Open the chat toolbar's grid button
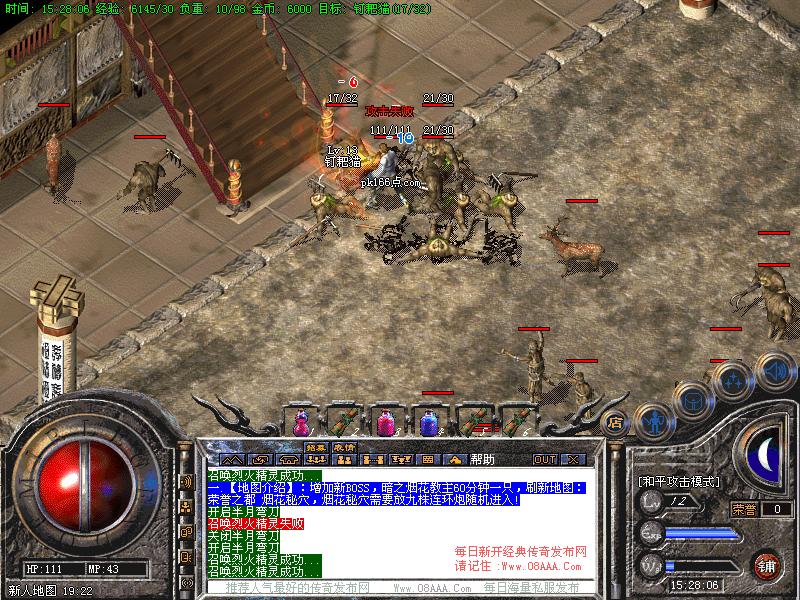The image size is (800, 600). point(428,460)
